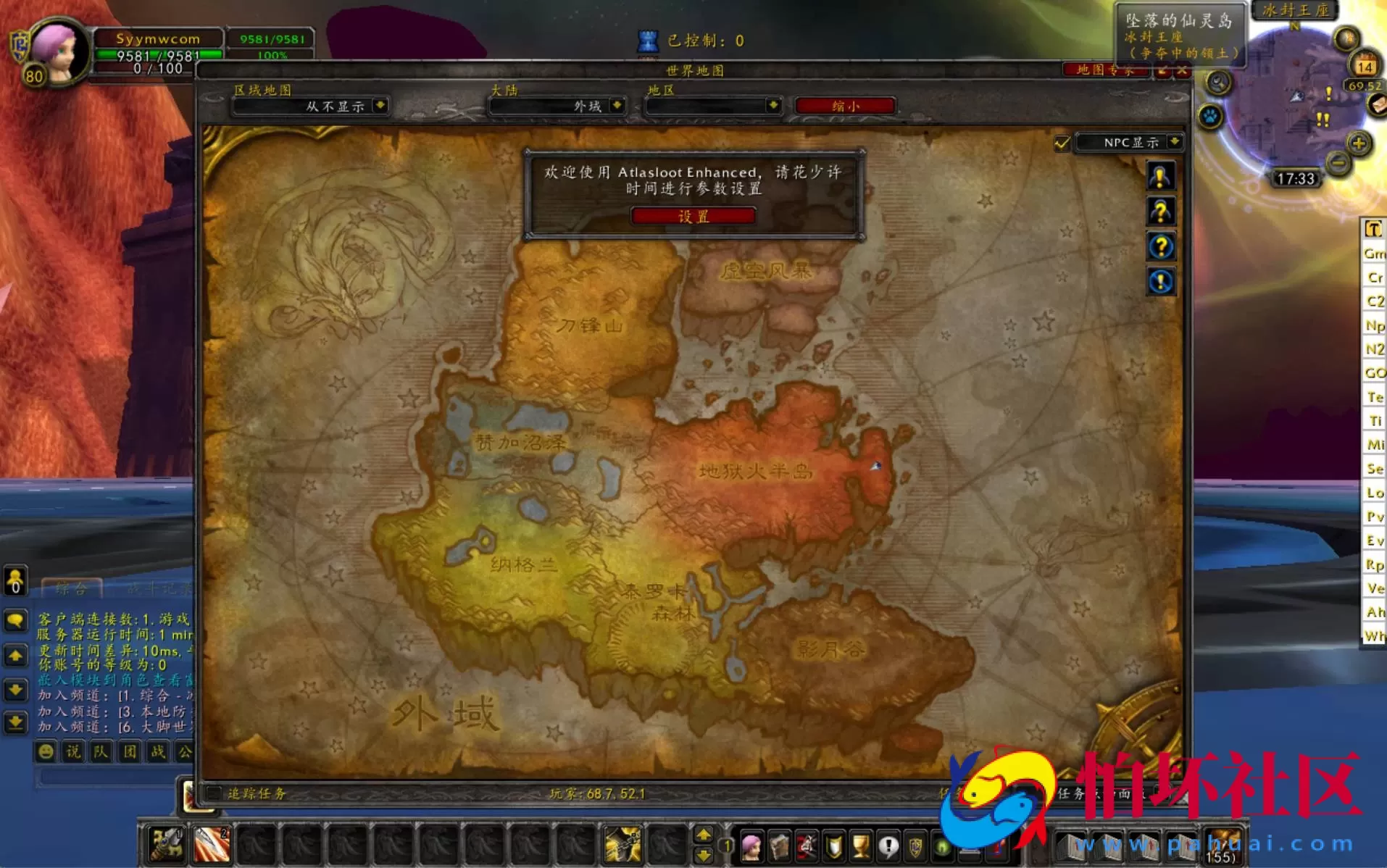
Task: Expand the empty 地区 zone dropdown
Action: point(712,106)
